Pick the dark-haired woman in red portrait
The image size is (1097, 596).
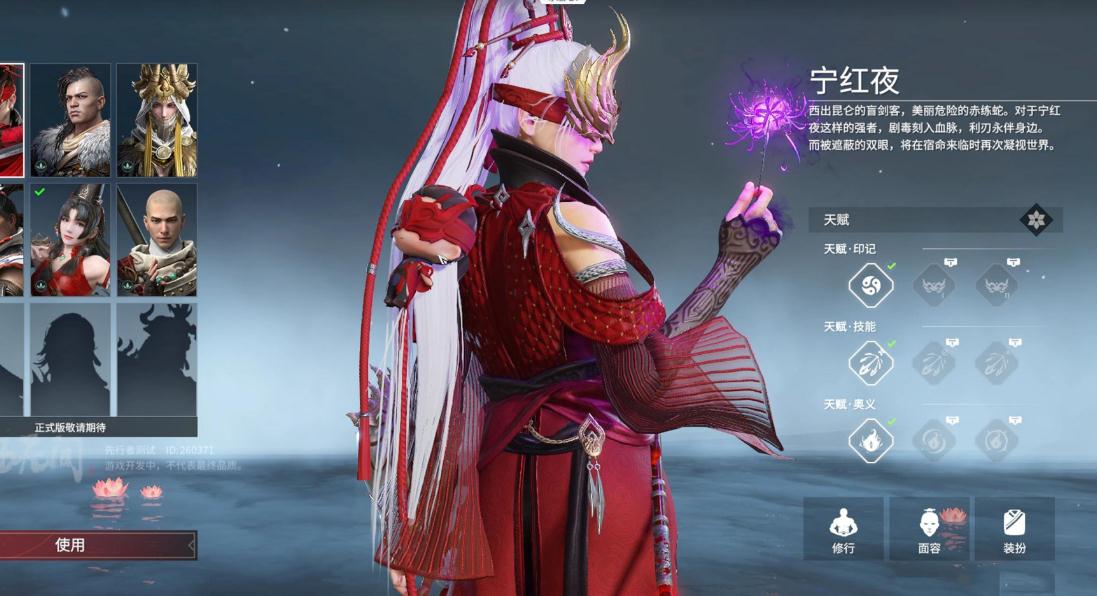[x=70, y=240]
